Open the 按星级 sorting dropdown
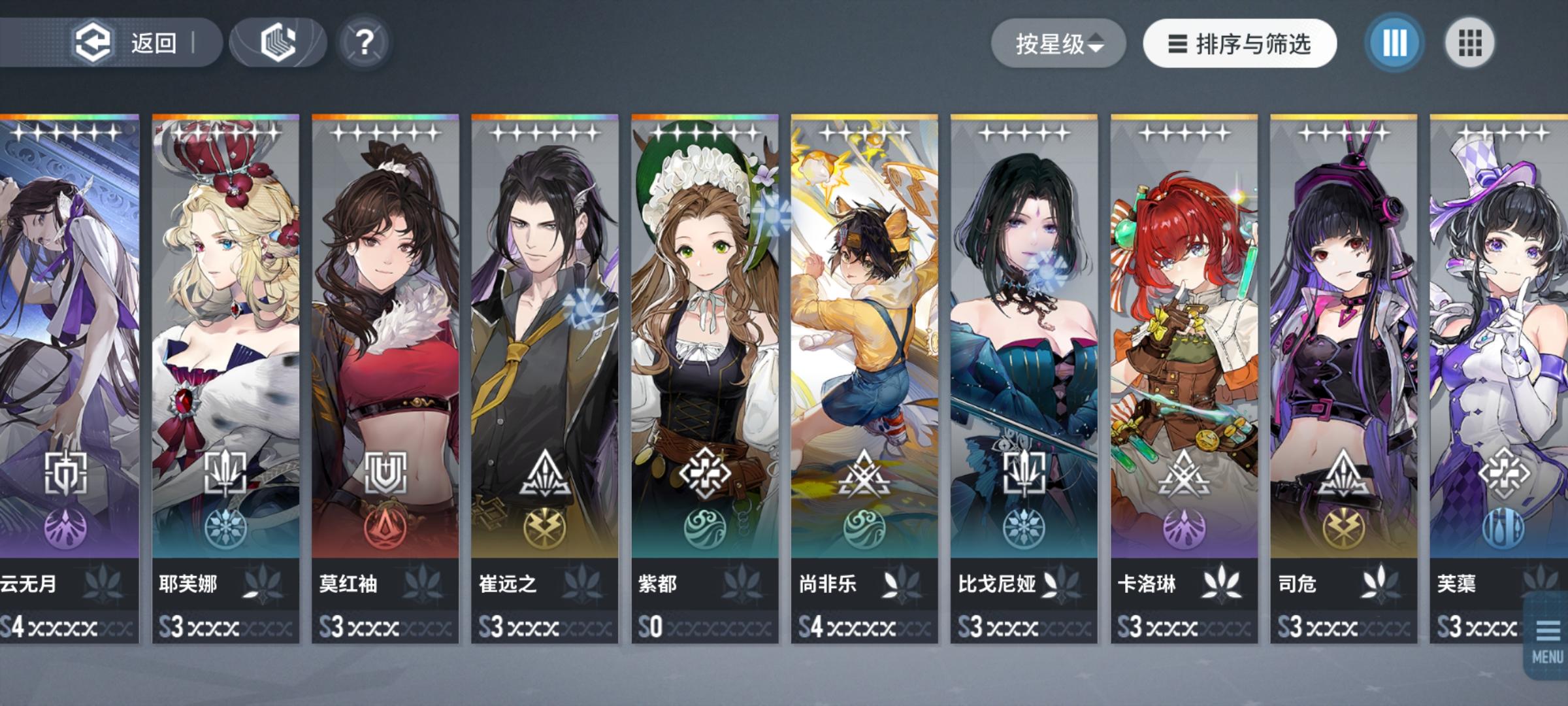 point(1058,42)
